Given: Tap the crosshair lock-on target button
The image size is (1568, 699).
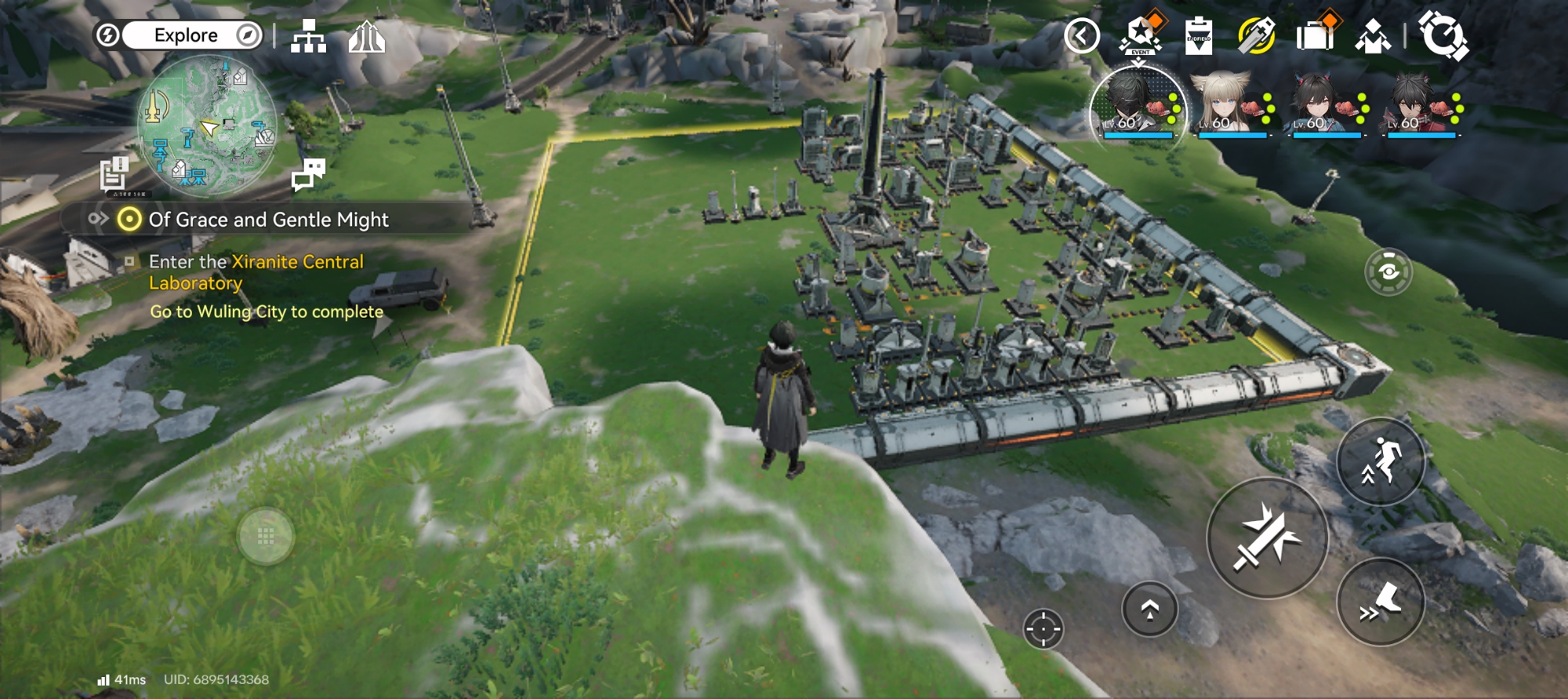Looking at the screenshot, I should point(1044,628).
